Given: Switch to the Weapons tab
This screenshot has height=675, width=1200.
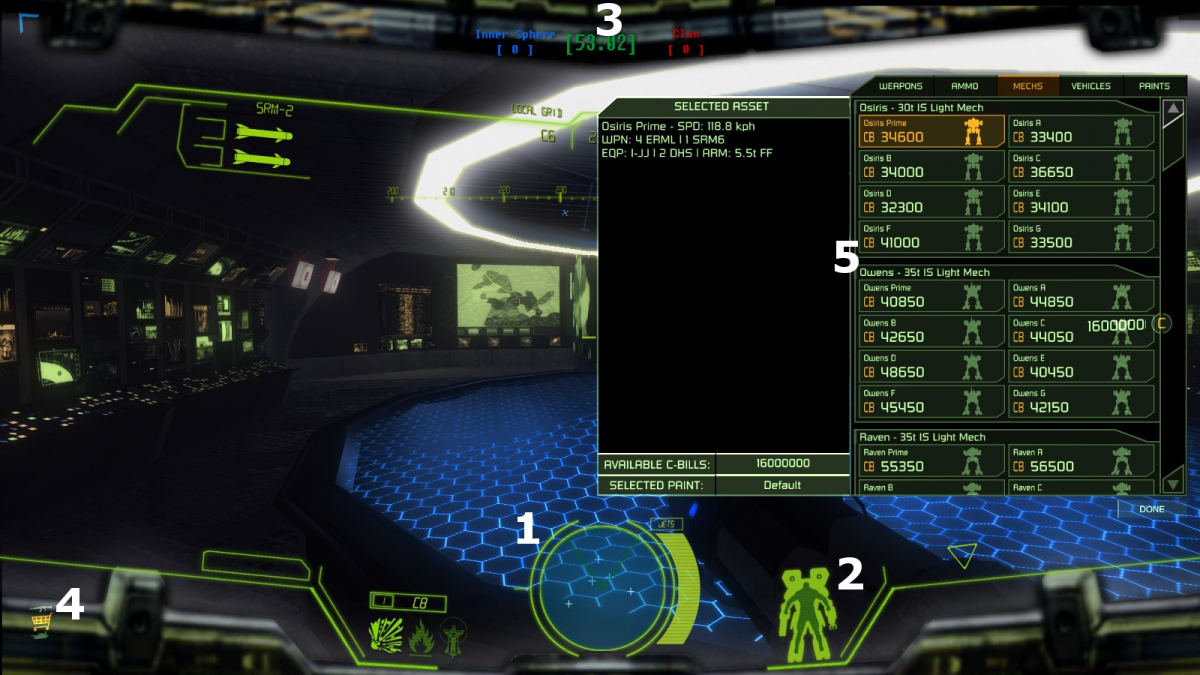Looking at the screenshot, I should coord(900,86).
